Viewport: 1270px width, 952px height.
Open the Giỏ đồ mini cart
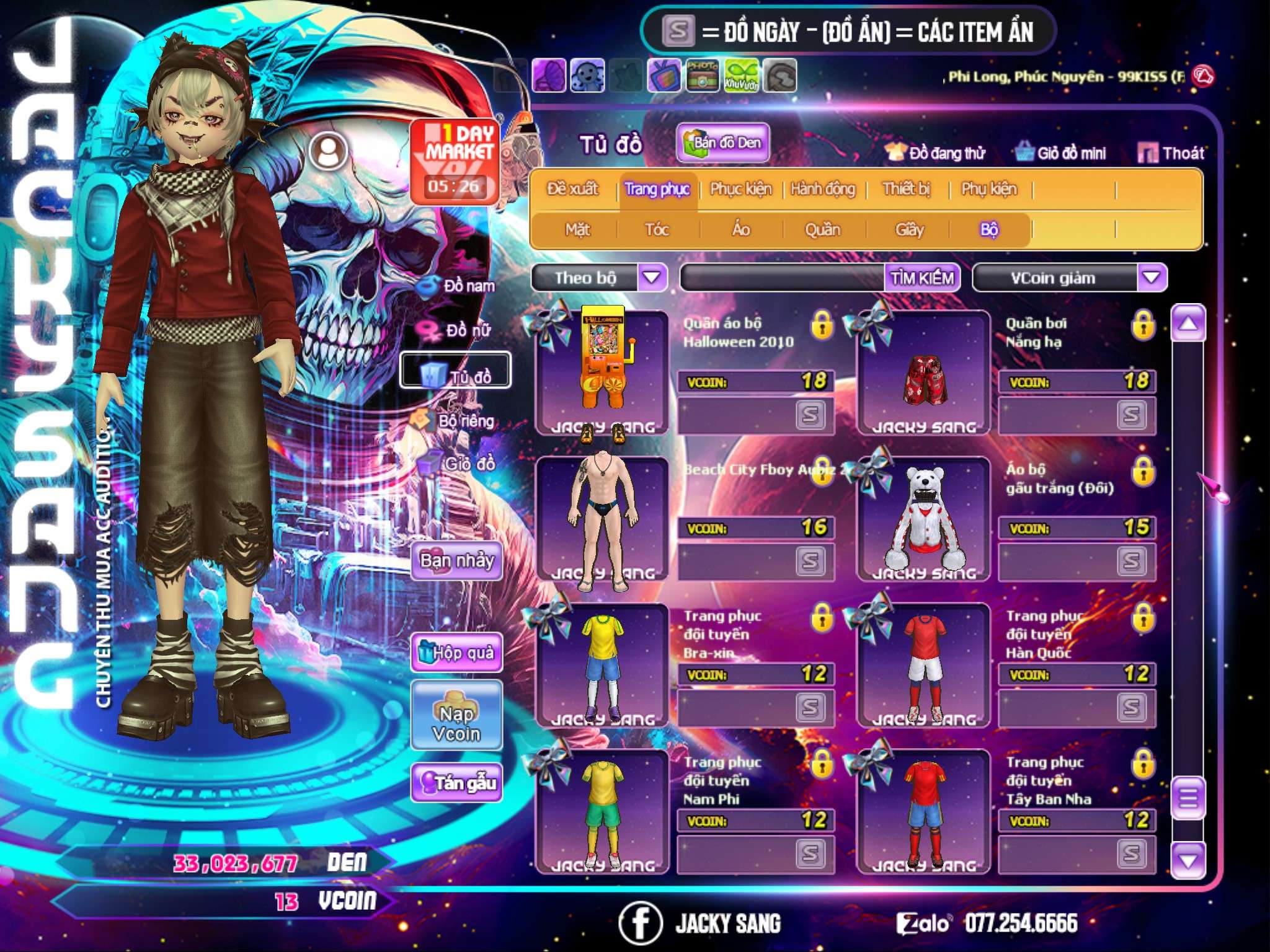point(1060,152)
